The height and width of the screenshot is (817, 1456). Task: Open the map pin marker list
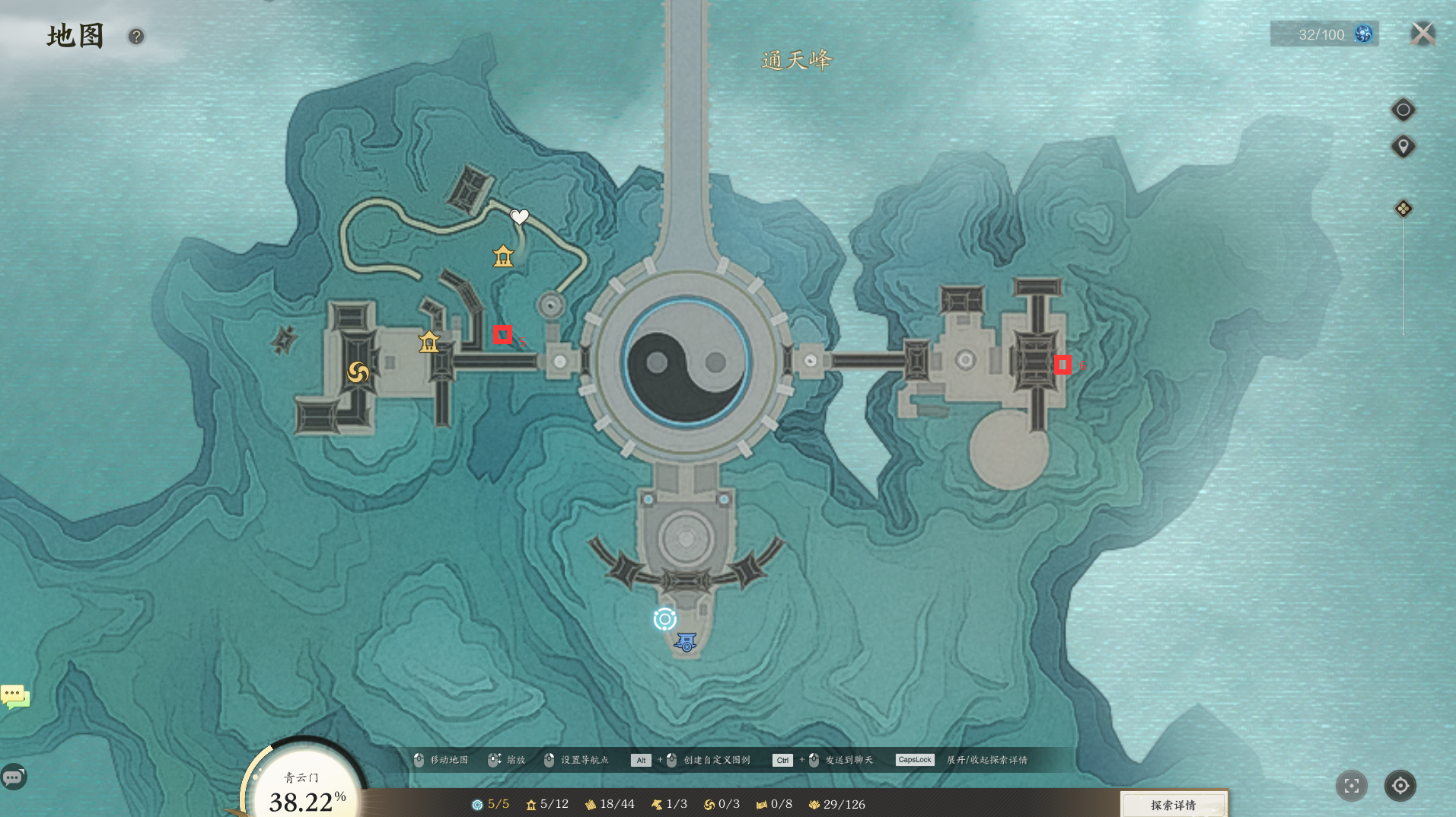[1403, 146]
